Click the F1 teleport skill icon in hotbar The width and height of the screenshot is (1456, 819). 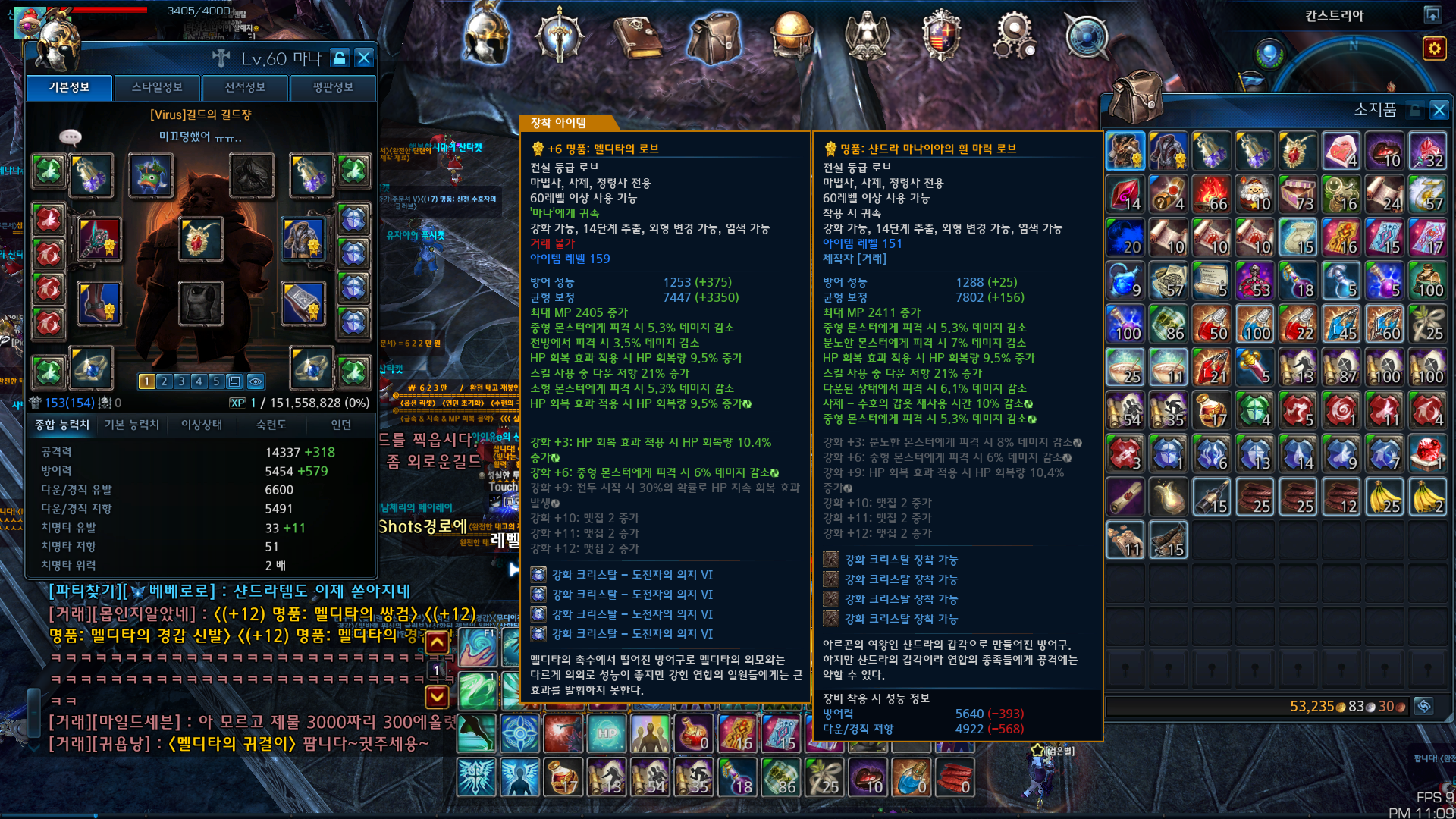click(x=478, y=648)
